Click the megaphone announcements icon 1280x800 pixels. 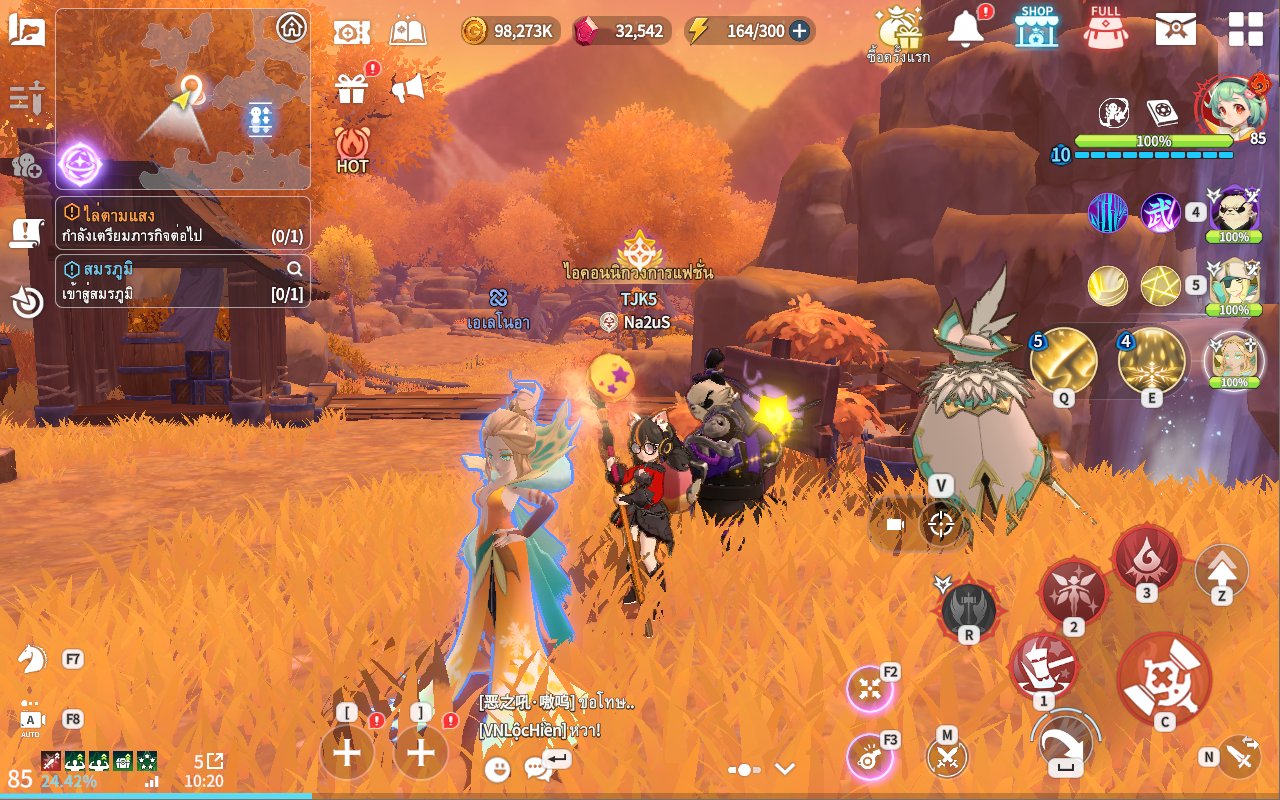[407, 89]
